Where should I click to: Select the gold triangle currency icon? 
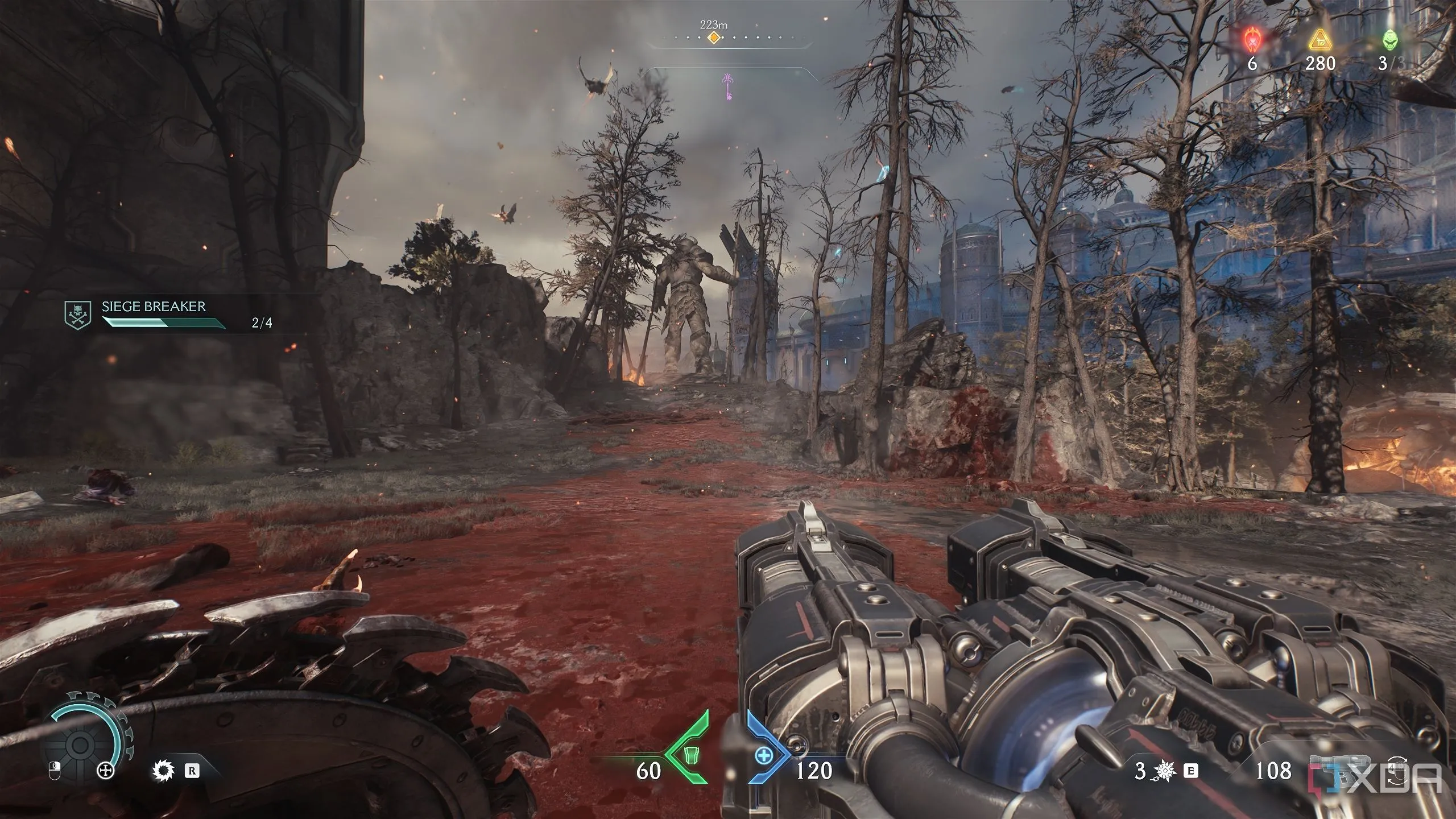1319,41
